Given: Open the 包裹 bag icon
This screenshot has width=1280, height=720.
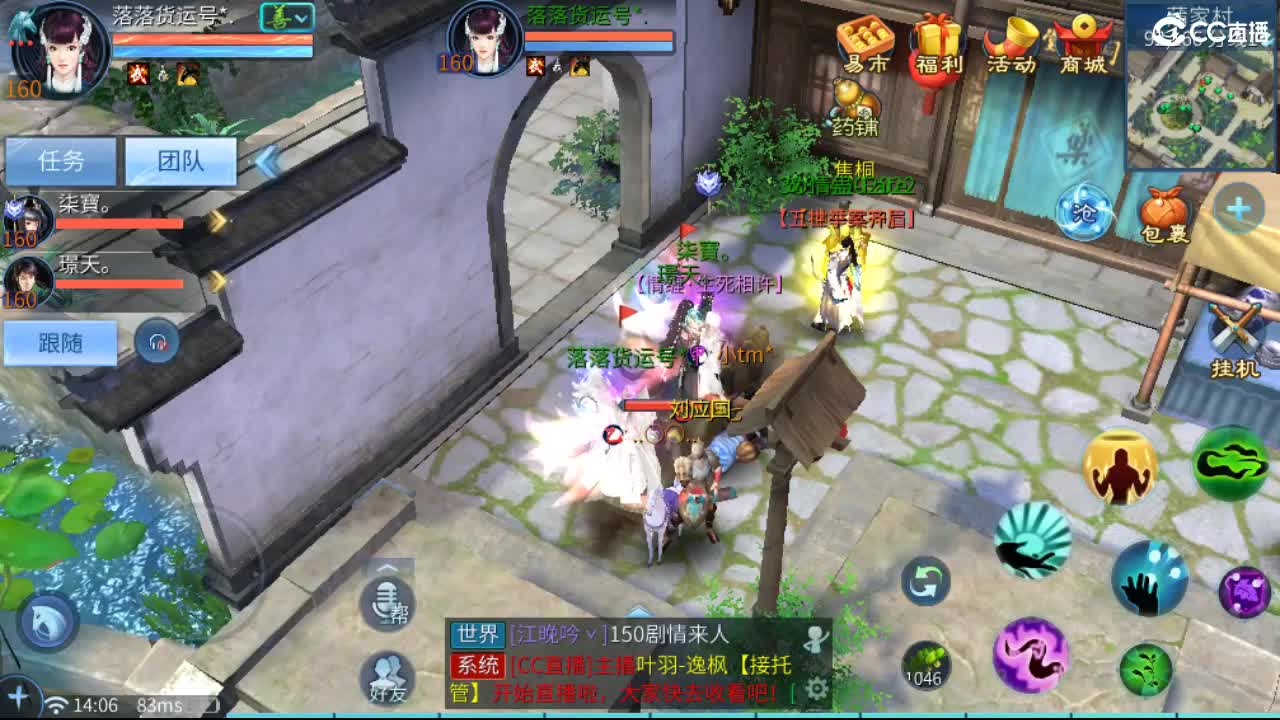Looking at the screenshot, I should click(x=1163, y=210).
